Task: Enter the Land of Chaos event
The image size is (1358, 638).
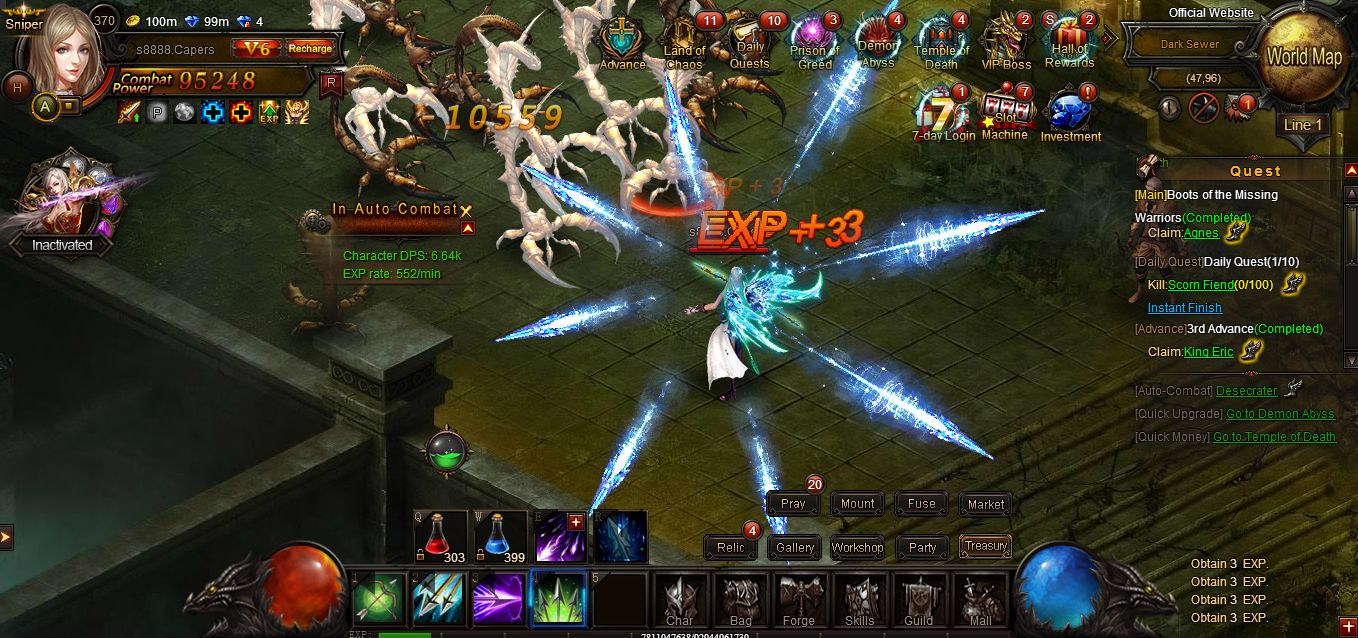Action: (x=685, y=45)
